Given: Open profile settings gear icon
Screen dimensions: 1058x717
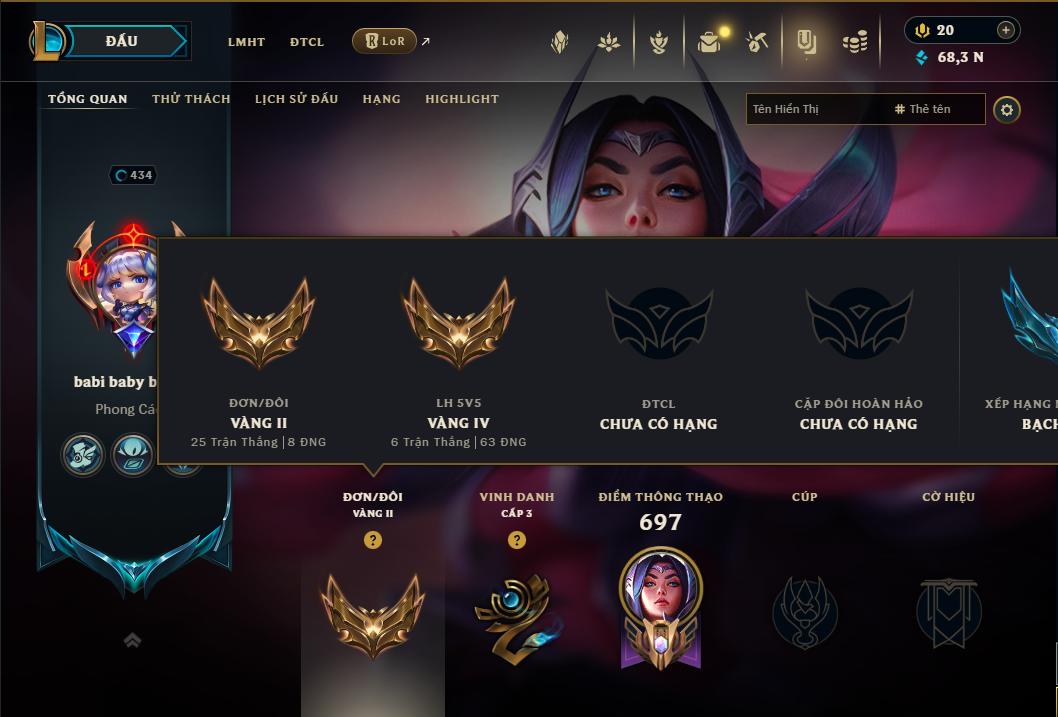Looking at the screenshot, I should coord(1007,109).
